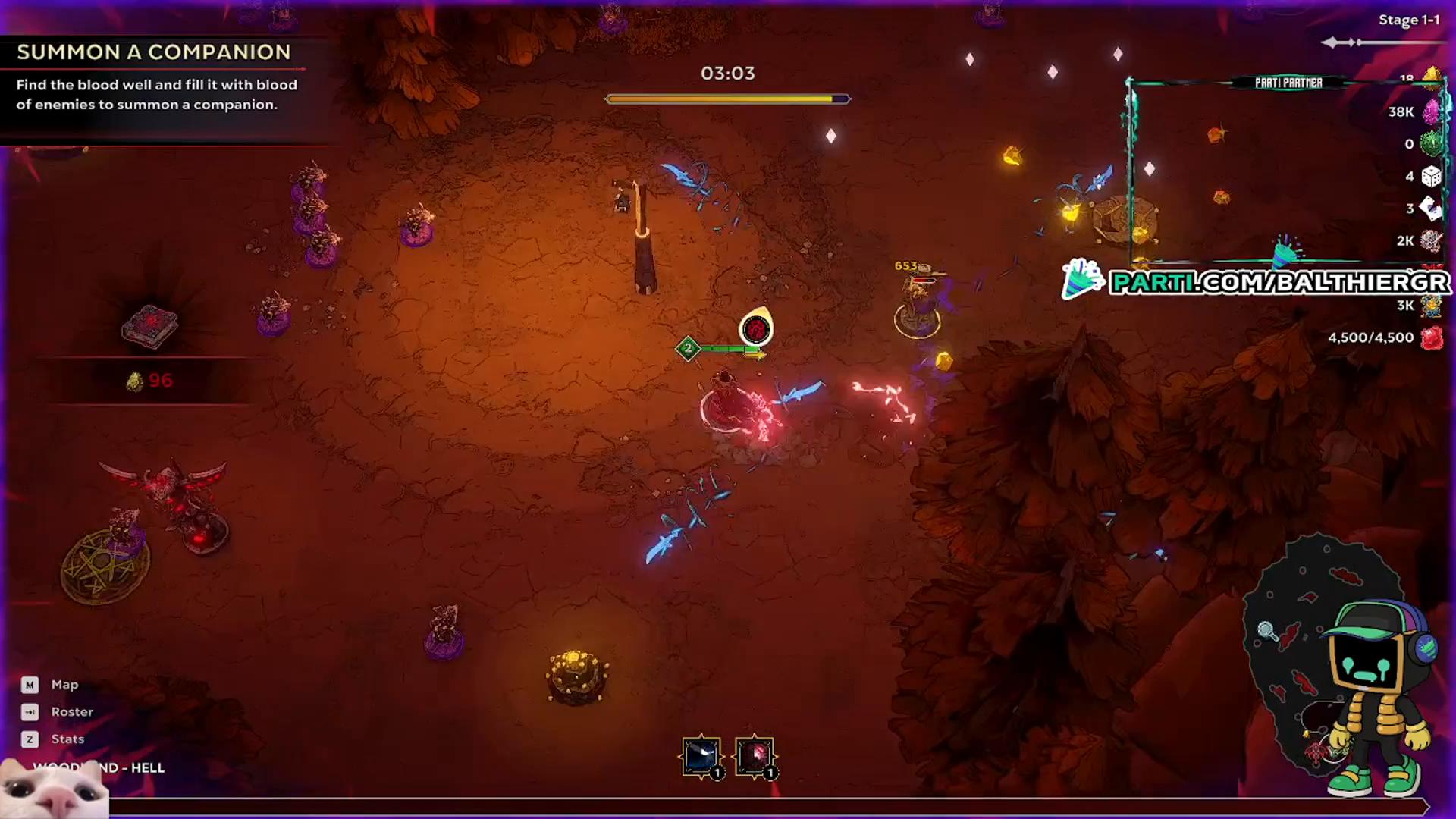This screenshot has height=819, width=1456.
Task: Click the red book icon in the sidebar
Action: click(149, 325)
